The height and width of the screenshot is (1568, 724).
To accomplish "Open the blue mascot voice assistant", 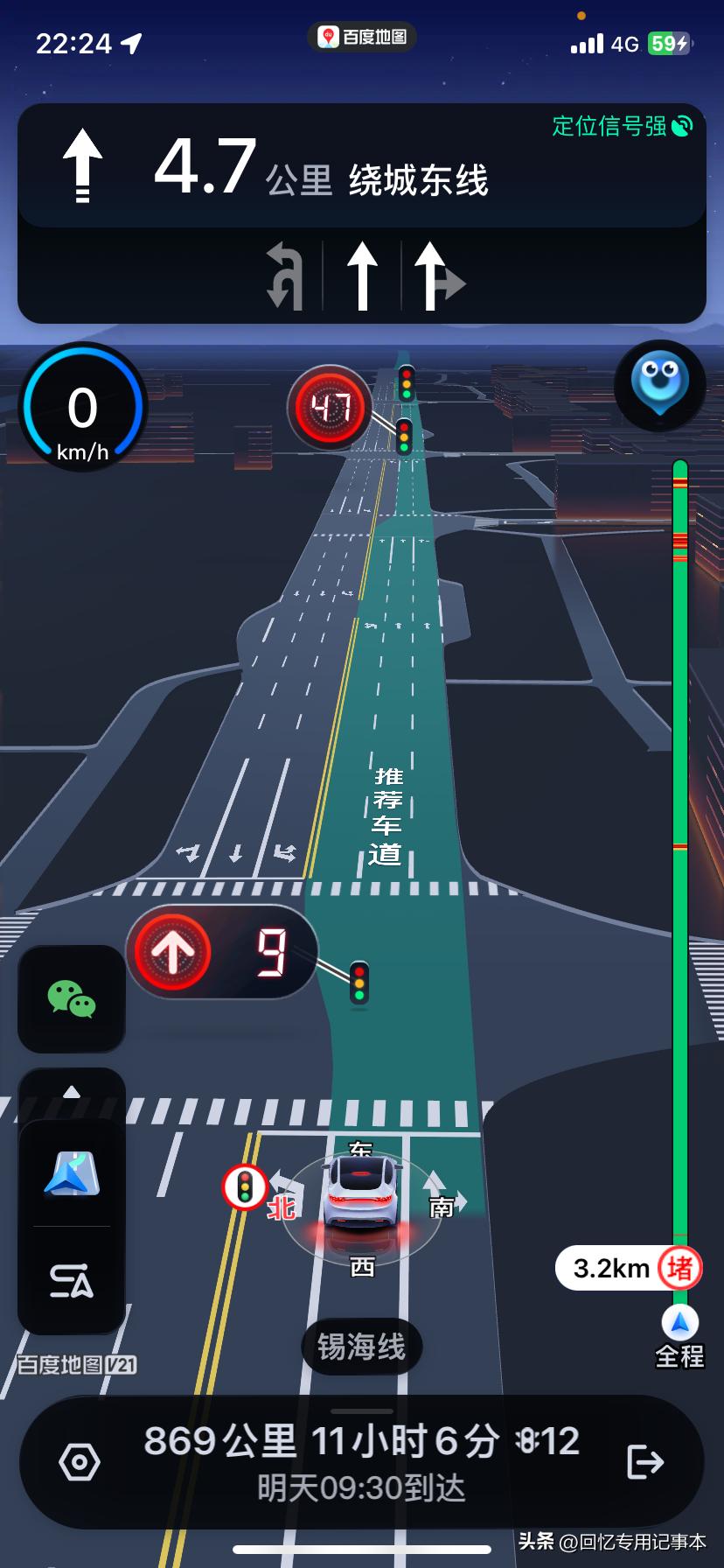I will (x=659, y=385).
